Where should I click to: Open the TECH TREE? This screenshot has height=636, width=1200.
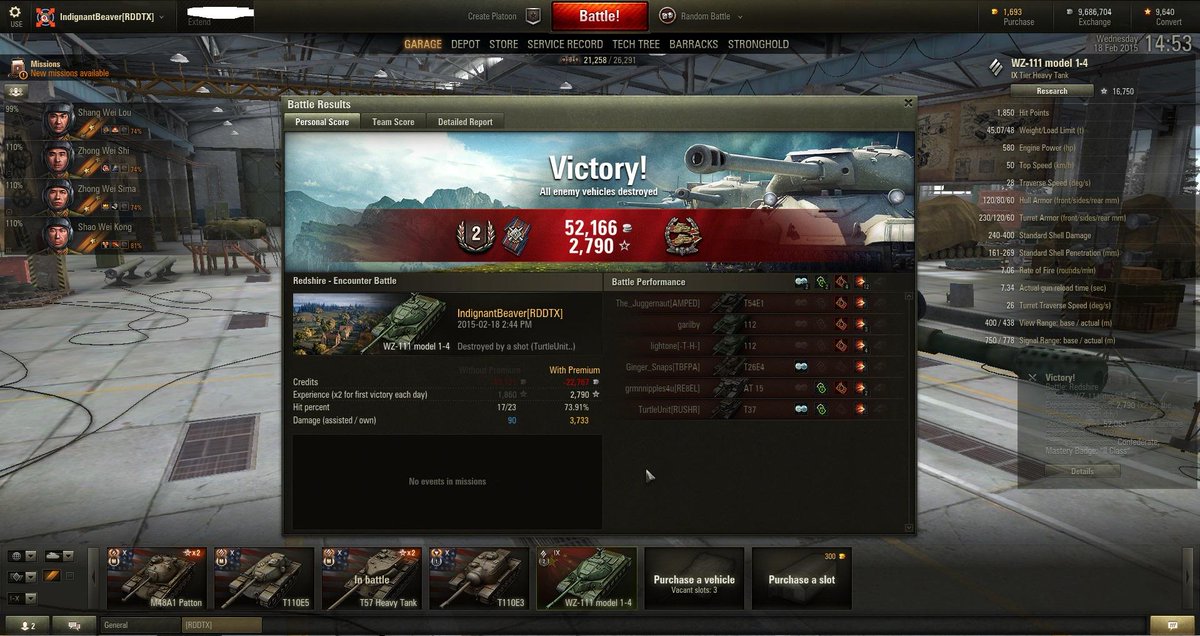pyautogui.click(x=636, y=44)
